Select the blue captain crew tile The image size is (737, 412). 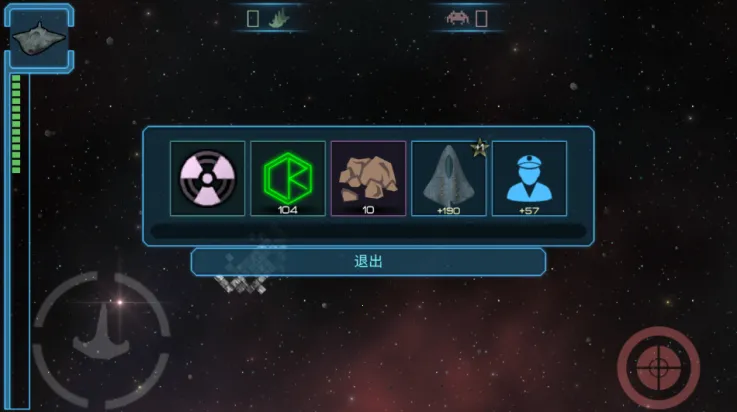coord(529,178)
